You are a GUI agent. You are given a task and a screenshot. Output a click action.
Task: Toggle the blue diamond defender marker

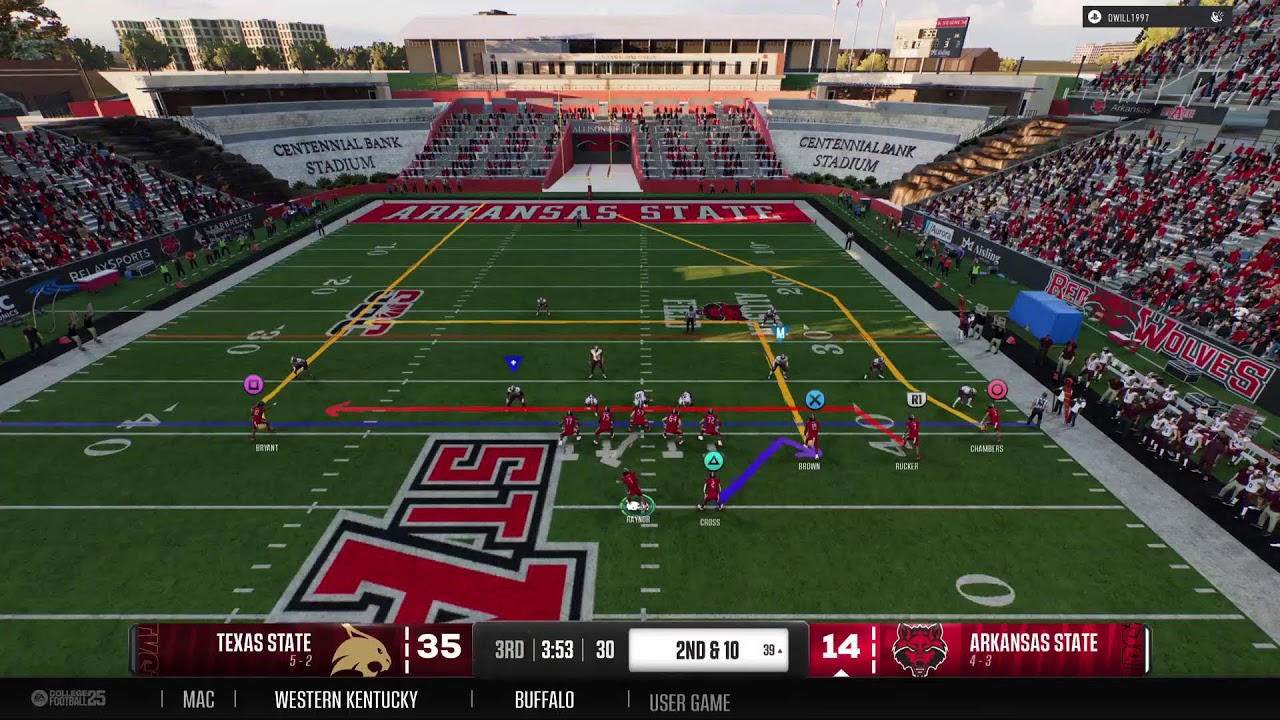[512, 361]
